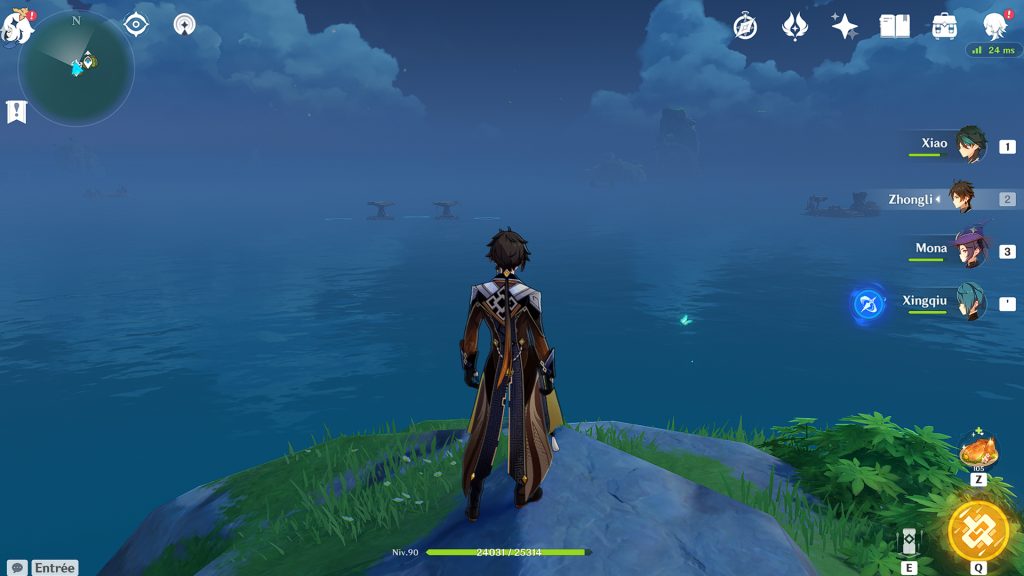Click the signal beacon icon beside the minimap

pos(184,24)
